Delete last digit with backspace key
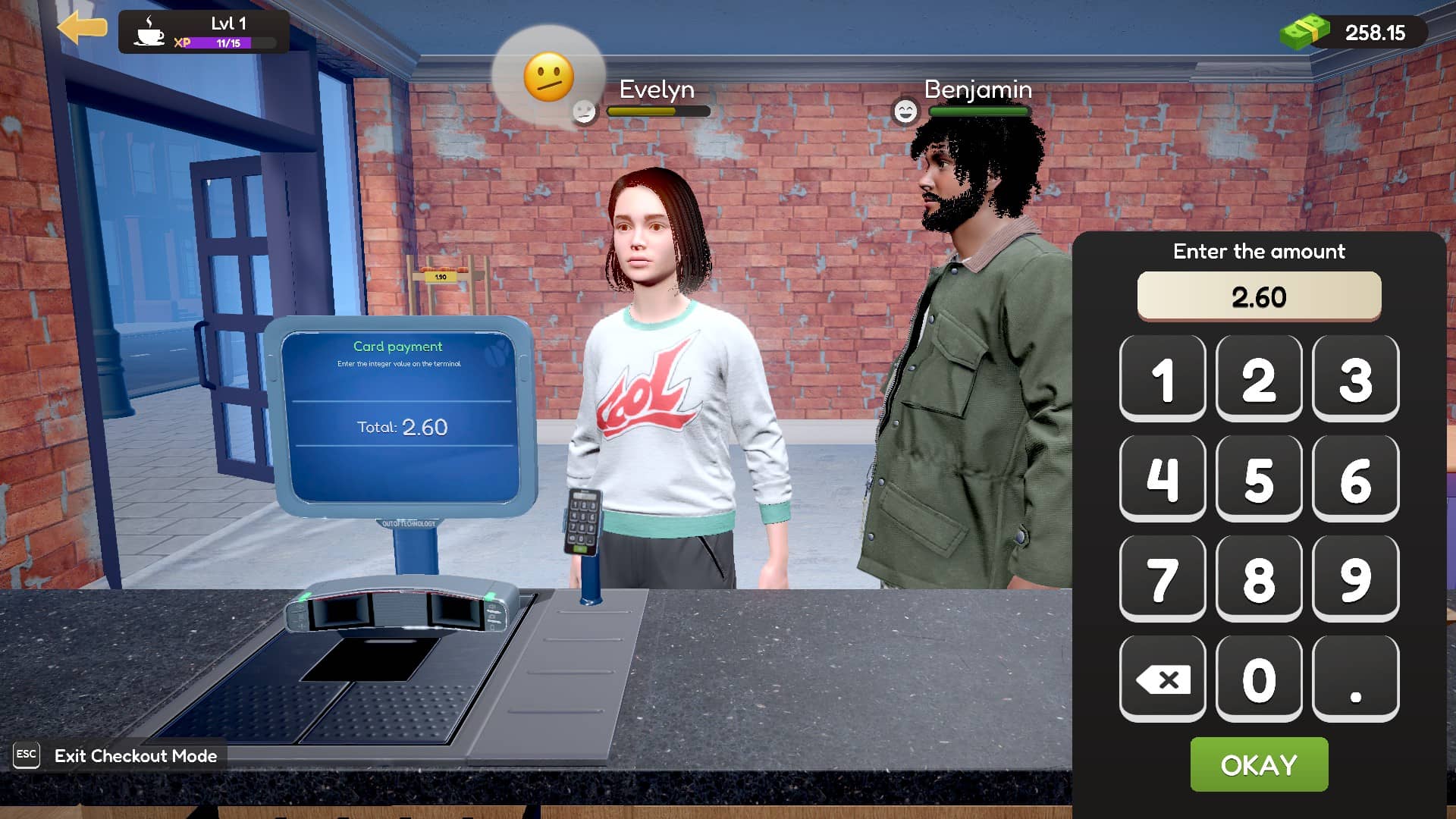This screenshot has height=819, width=1456. click(x=1163, y=679)
